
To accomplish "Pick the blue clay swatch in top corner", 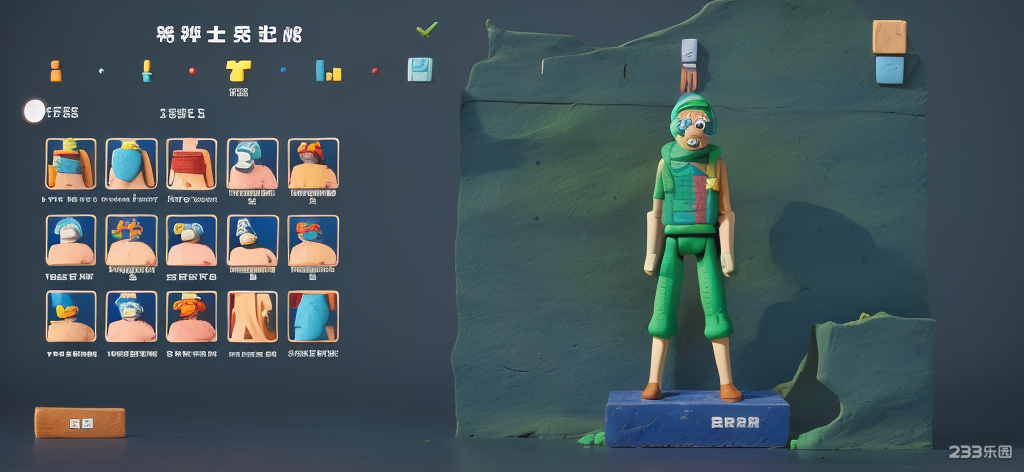I will pos(888,70).
